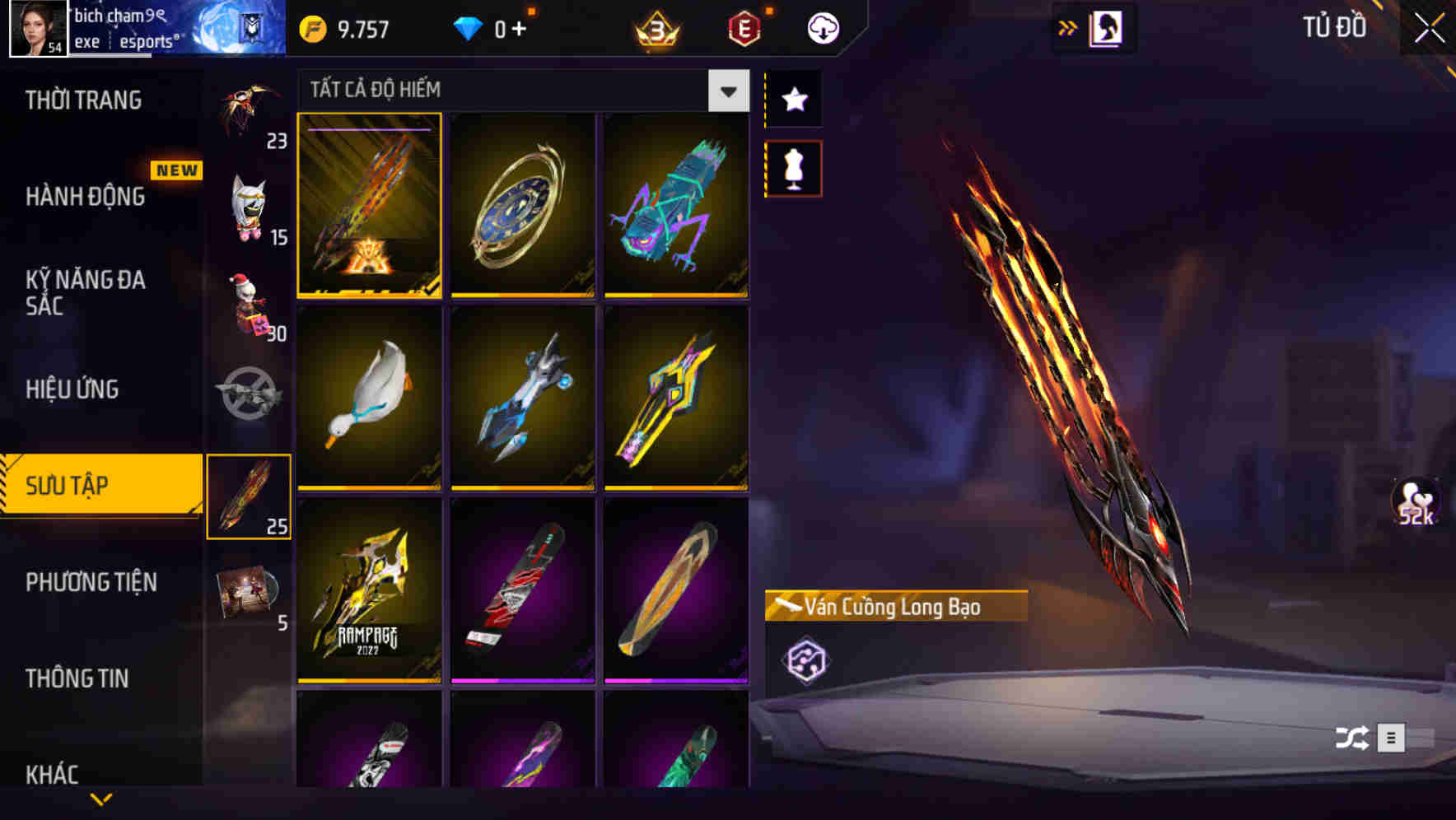Toggle the favorite star filter
The width and height of the screenshot is (1456, 820).
click(793, 100)
